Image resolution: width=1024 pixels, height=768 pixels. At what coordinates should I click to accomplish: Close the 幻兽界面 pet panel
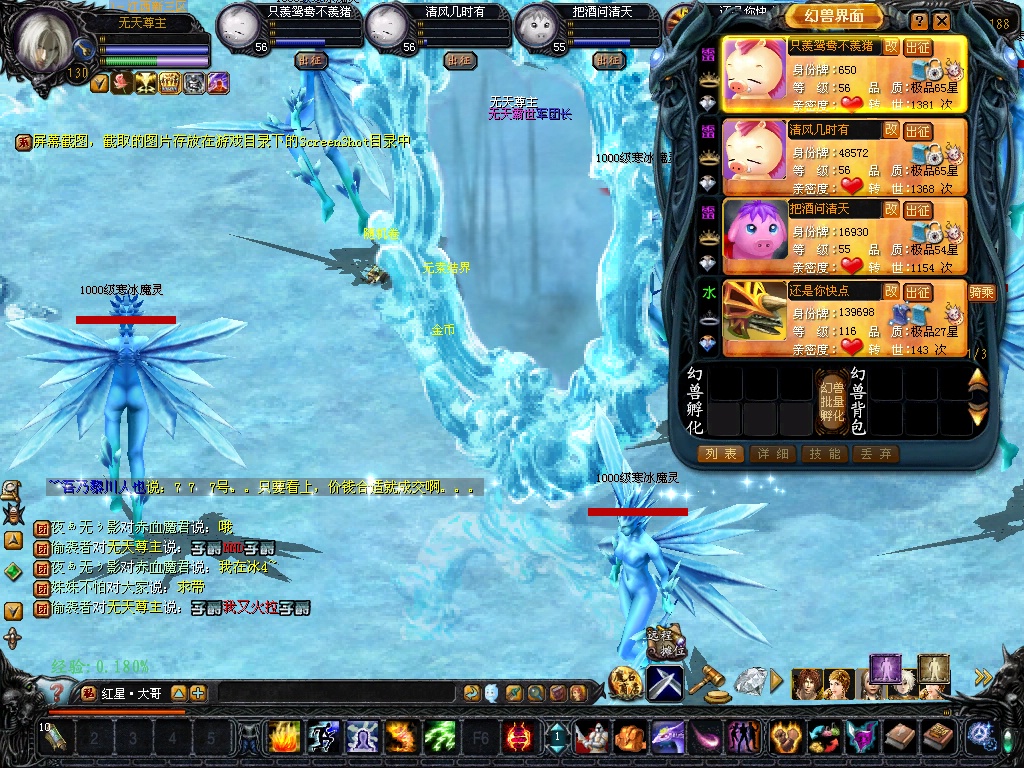[941, 20]
